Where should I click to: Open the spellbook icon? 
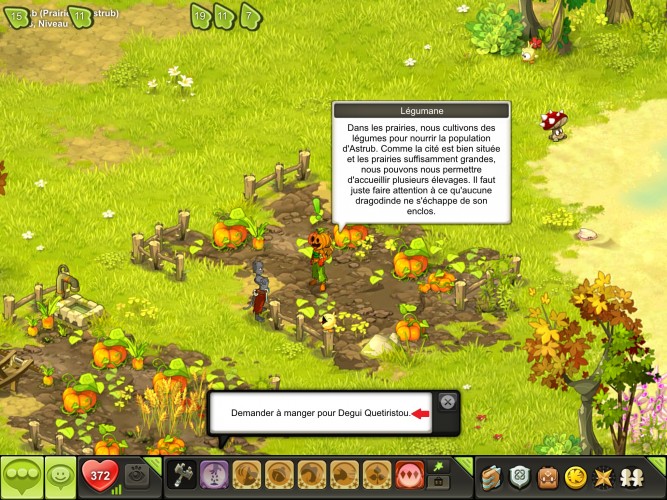(x=491, y=475)
